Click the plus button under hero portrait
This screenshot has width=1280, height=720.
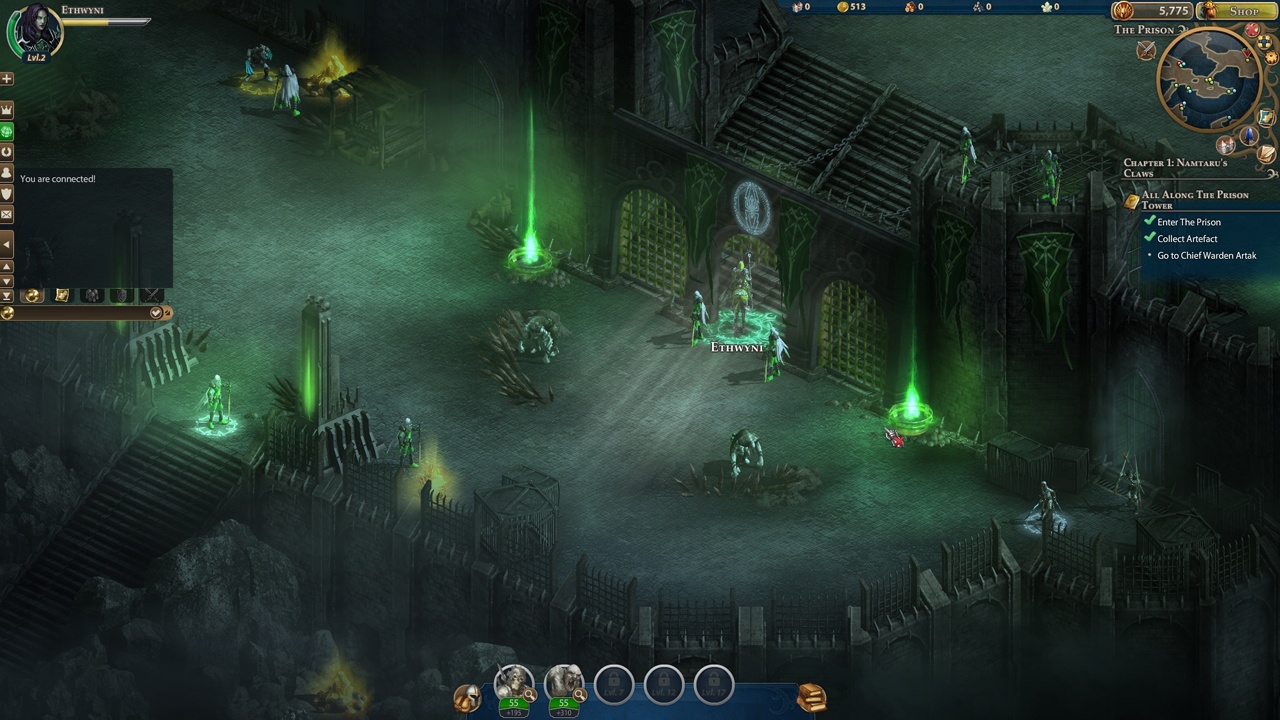click(x=7, y=78)
